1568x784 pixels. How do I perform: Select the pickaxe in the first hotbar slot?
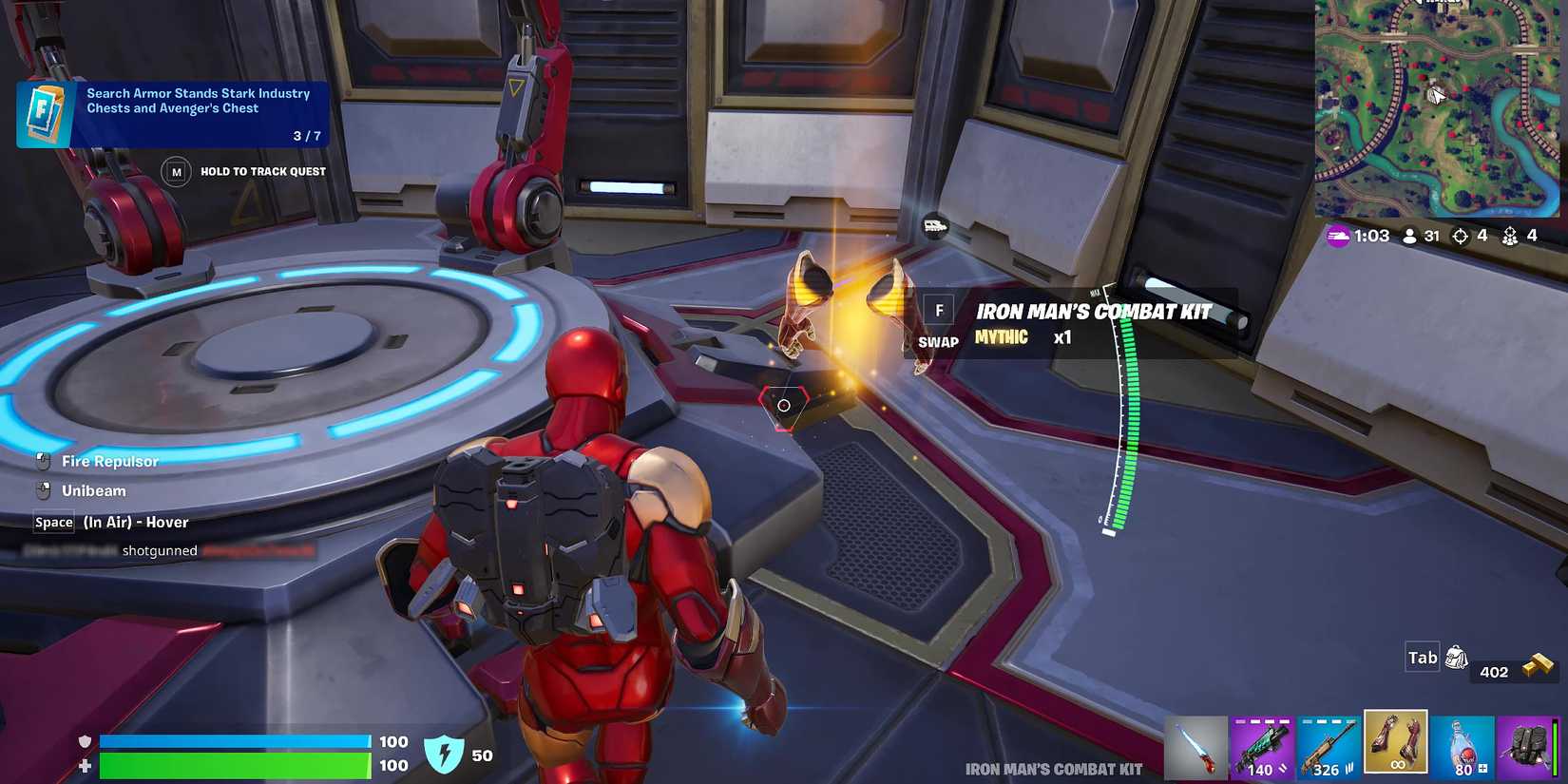click(x=1195, y=745)
